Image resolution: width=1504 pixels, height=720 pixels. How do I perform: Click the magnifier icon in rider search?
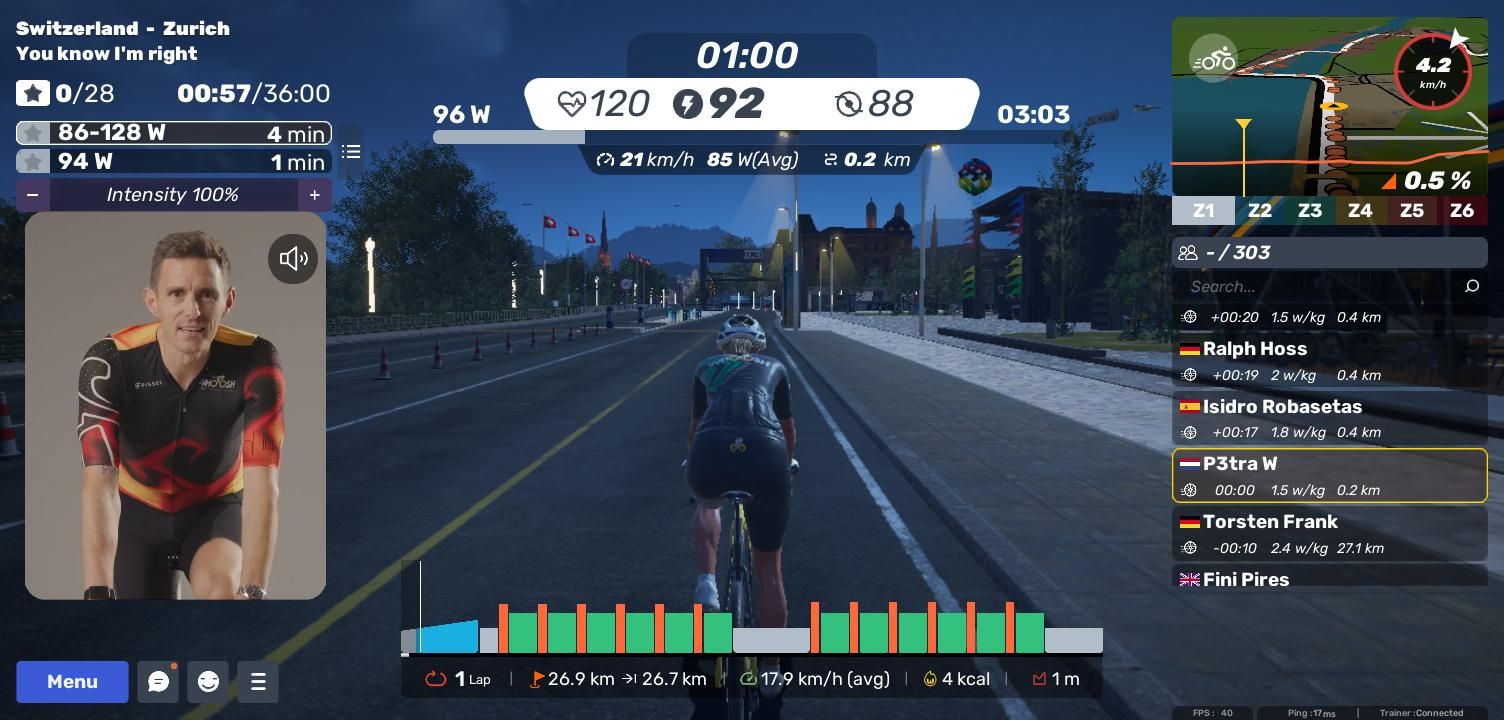click(x=1471, y=287)
